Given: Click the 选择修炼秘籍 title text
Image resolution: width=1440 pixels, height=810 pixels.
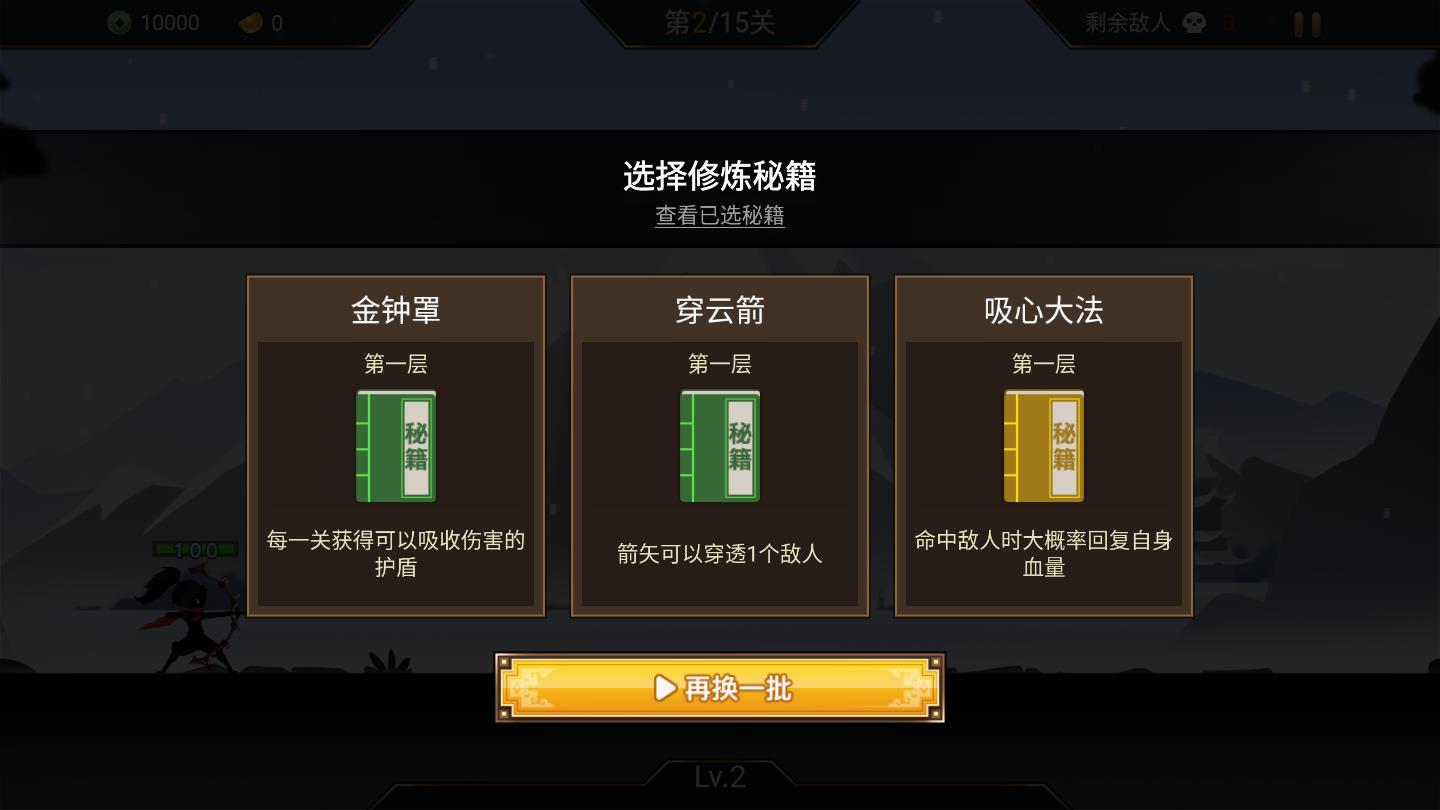Looking at the screenshot, I should [x=719, y=177].
